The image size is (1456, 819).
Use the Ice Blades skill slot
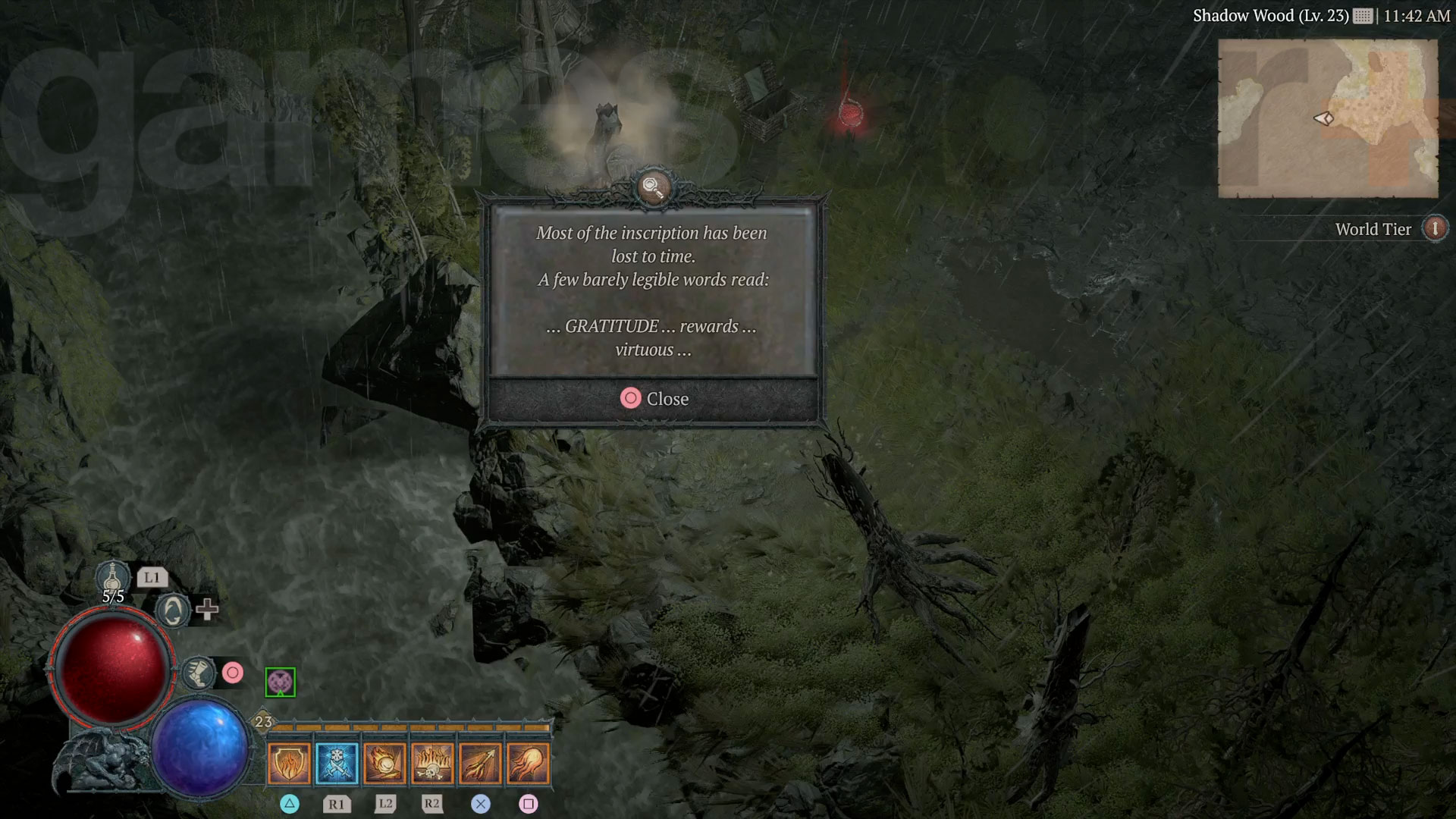337,763
